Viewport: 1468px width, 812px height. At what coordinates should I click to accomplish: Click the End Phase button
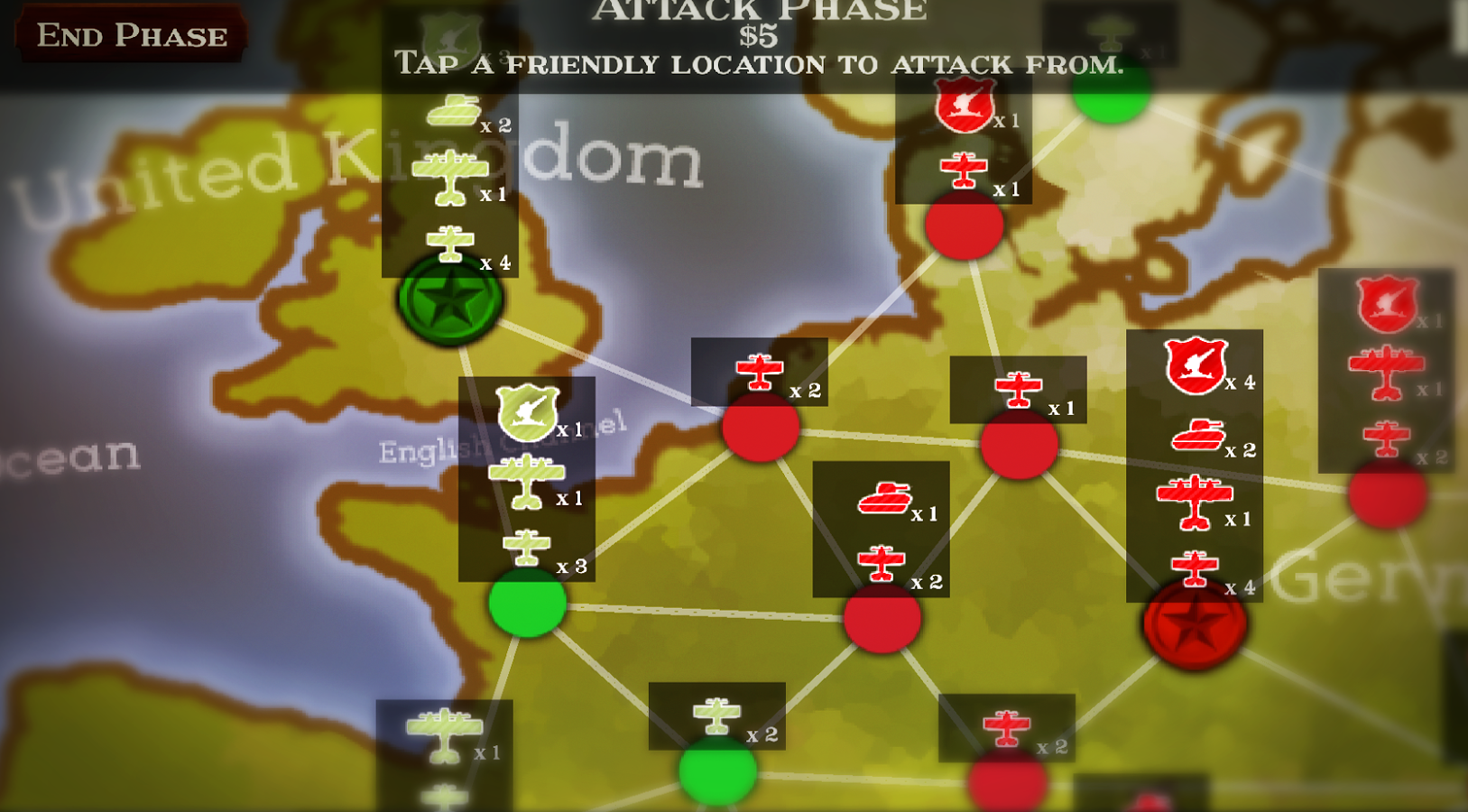click(129, 36)
